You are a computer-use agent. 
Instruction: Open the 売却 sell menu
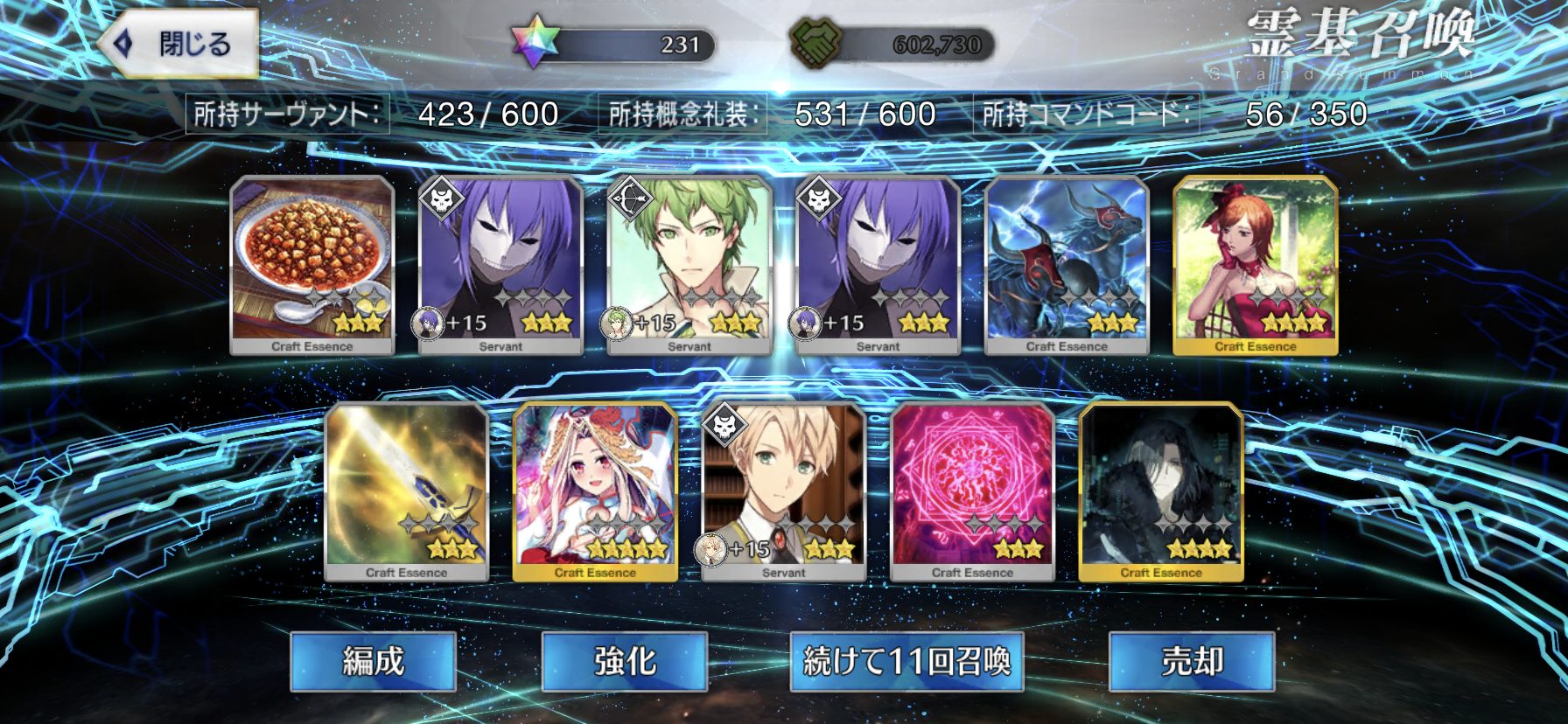point(1191,662)
